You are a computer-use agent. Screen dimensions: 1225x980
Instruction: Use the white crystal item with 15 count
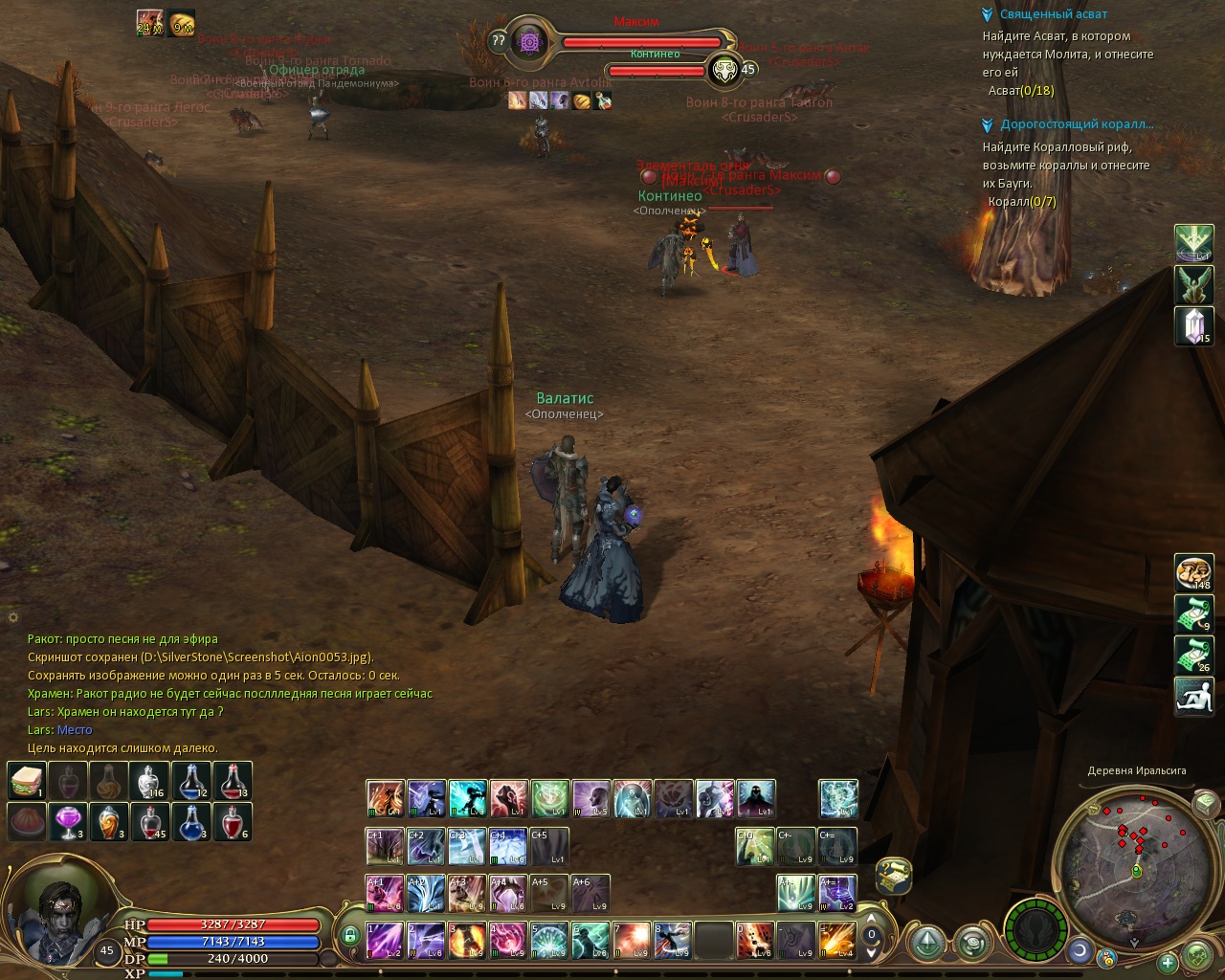1193,325
